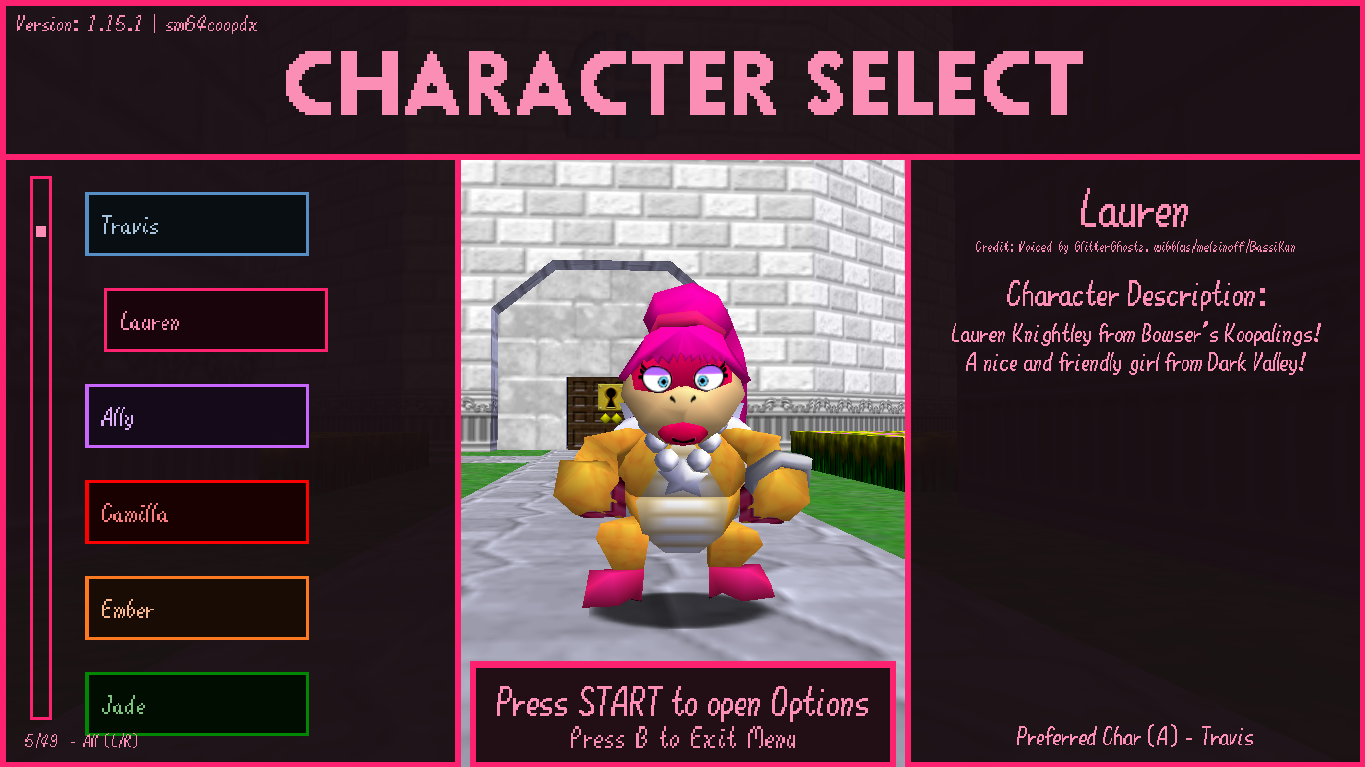Select the character Camilla

[x=196, y=512]
